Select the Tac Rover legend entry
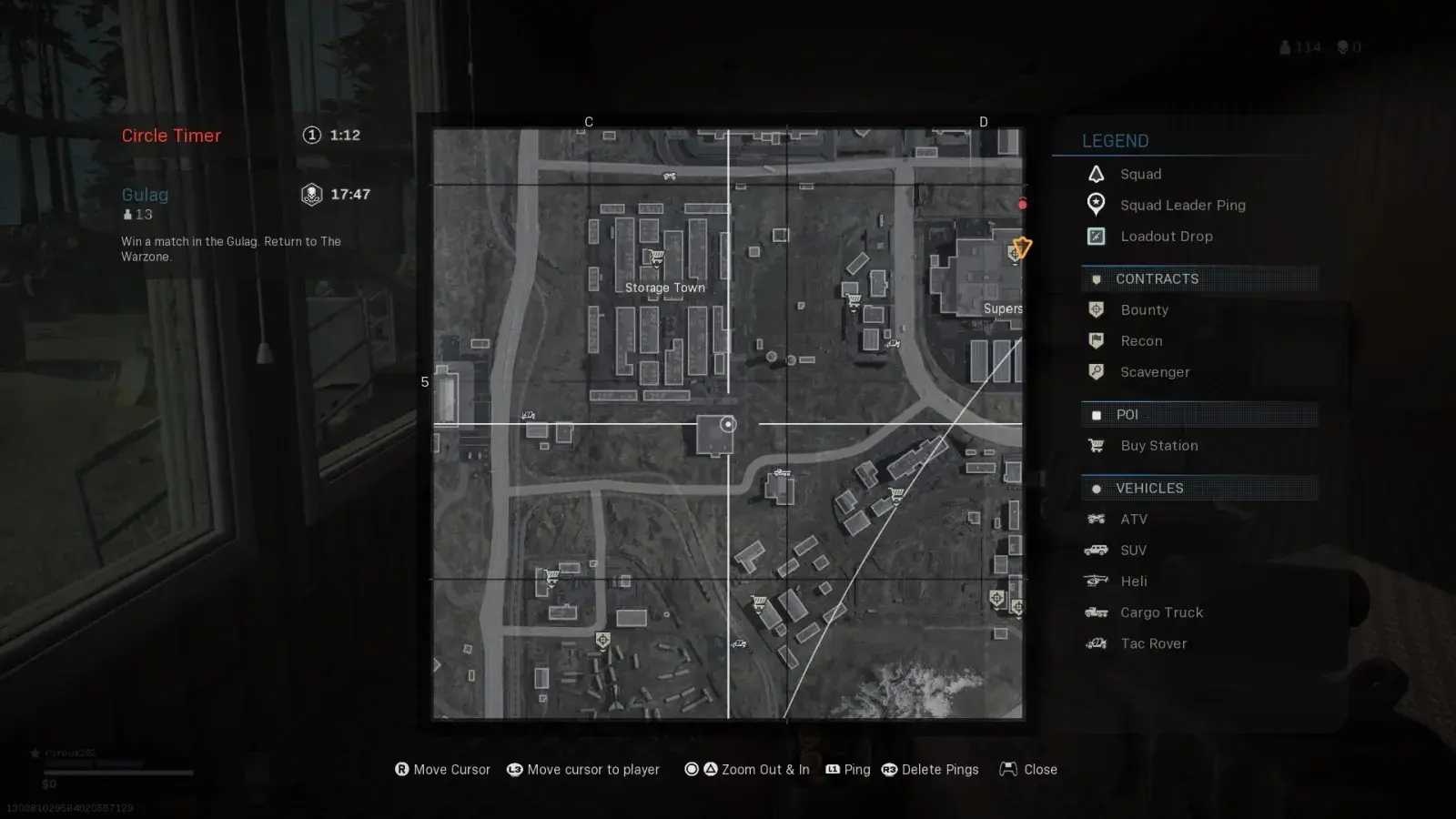1456x819 pixels. [1153, 643]
